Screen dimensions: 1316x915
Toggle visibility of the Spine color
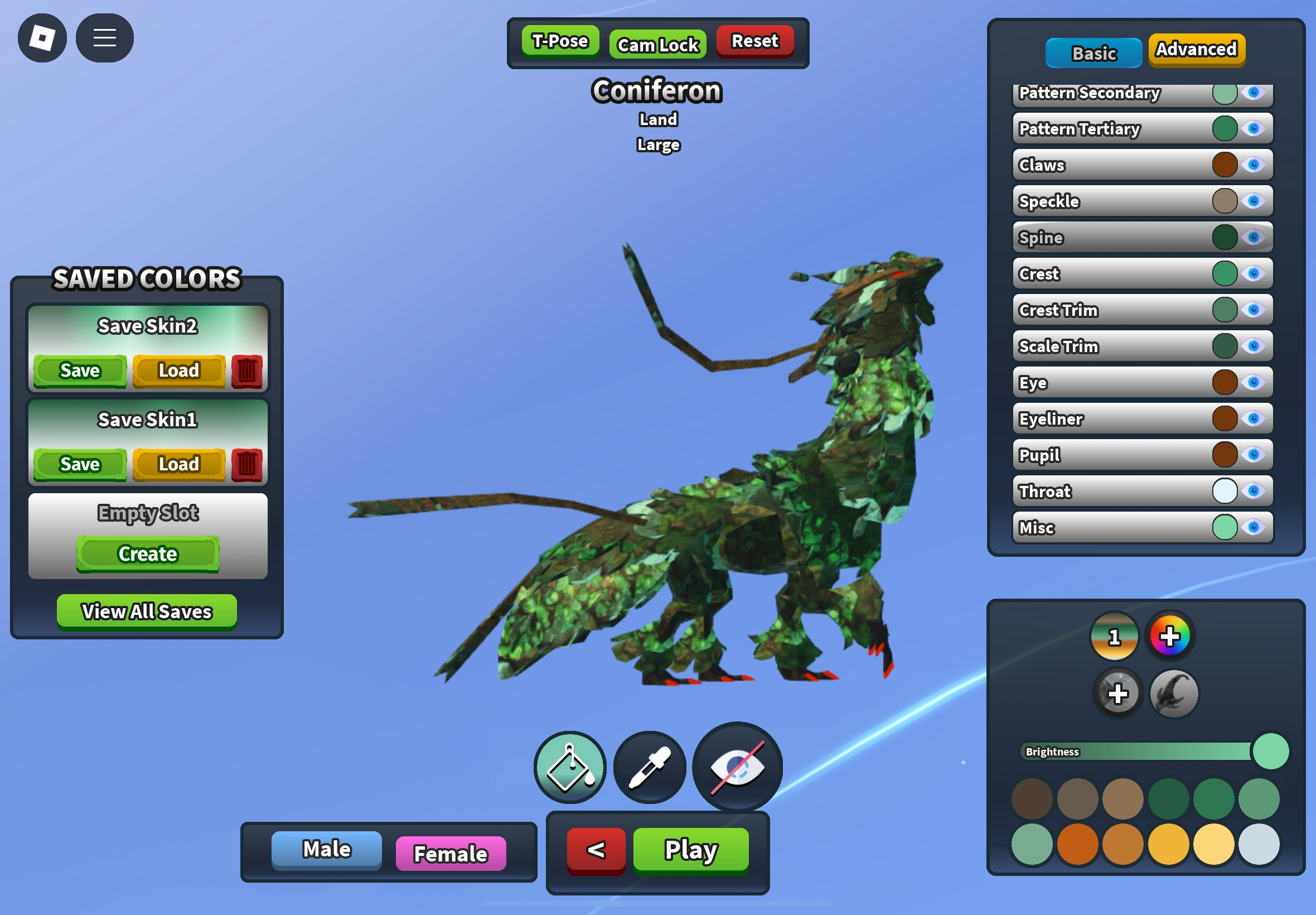pos(1254,237)
